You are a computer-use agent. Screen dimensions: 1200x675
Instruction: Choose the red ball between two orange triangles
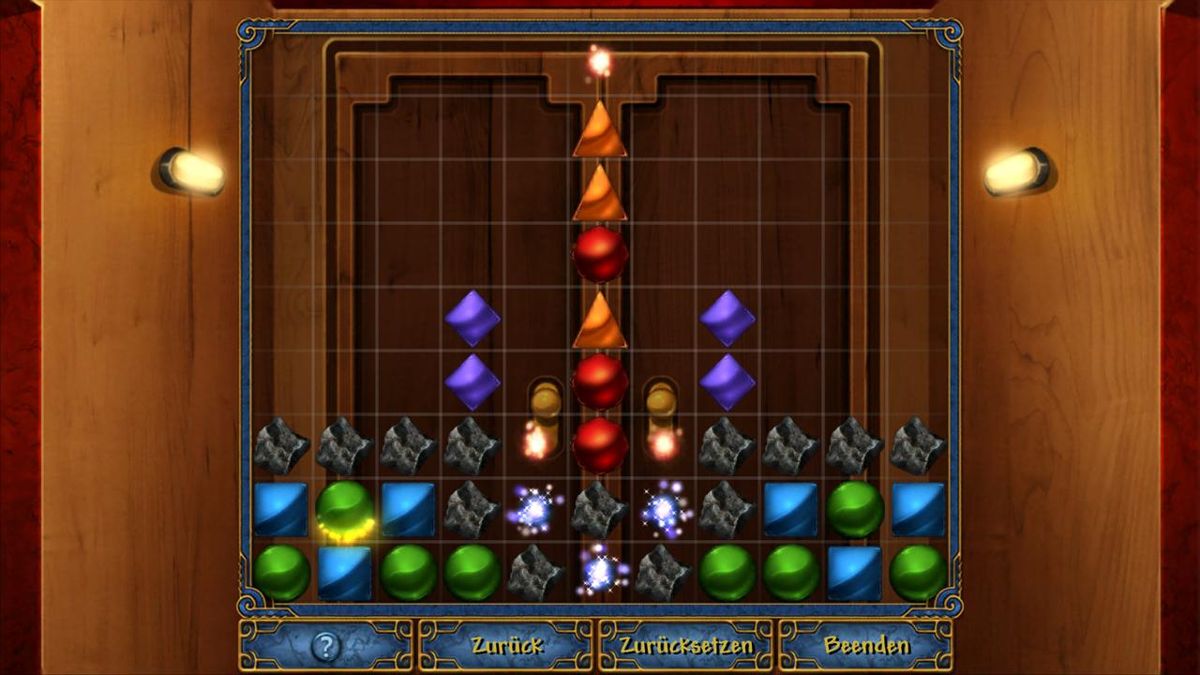600,254
